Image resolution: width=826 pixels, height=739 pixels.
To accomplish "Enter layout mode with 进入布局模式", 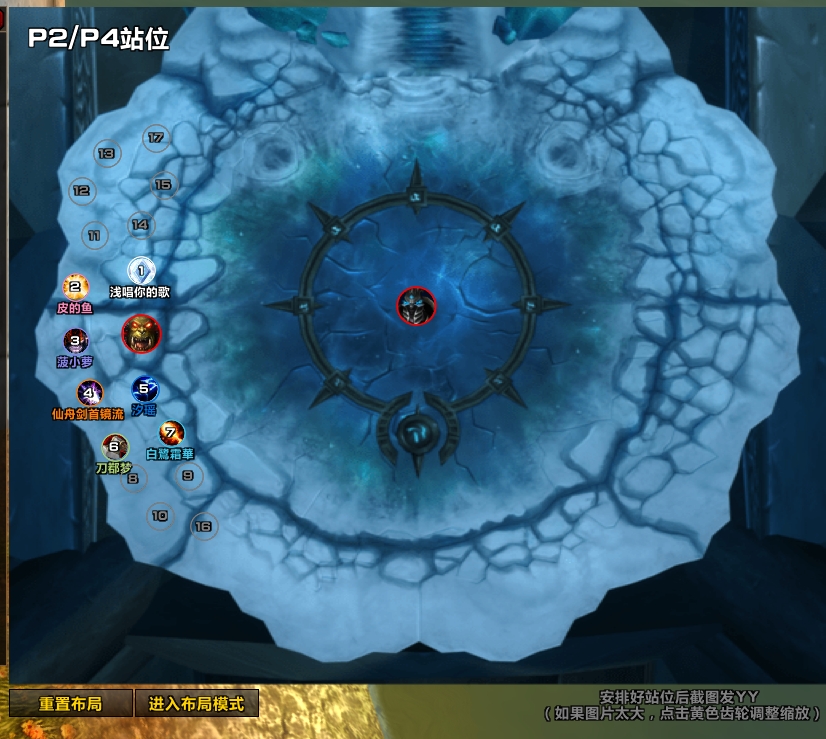I will point(196,703).
